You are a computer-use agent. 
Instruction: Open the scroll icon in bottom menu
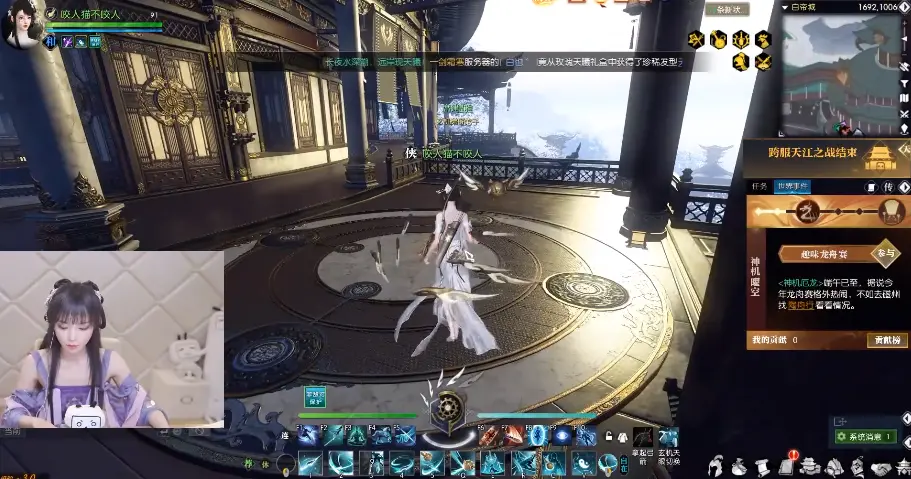762,465
